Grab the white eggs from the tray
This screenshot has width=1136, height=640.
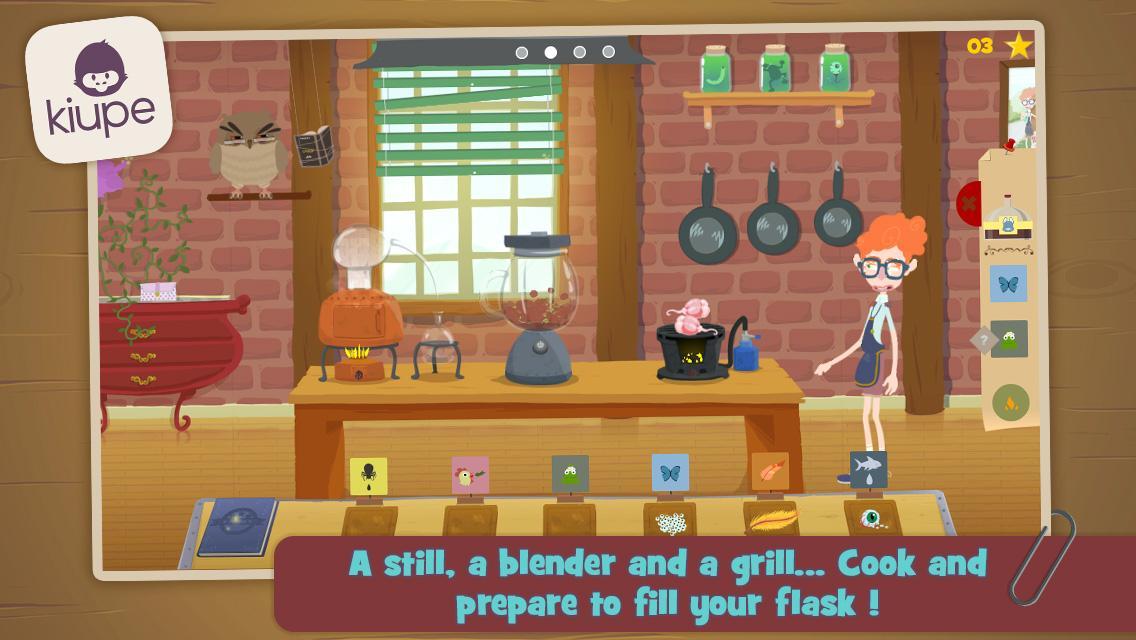pyautogui.click(x=670, y=521)
